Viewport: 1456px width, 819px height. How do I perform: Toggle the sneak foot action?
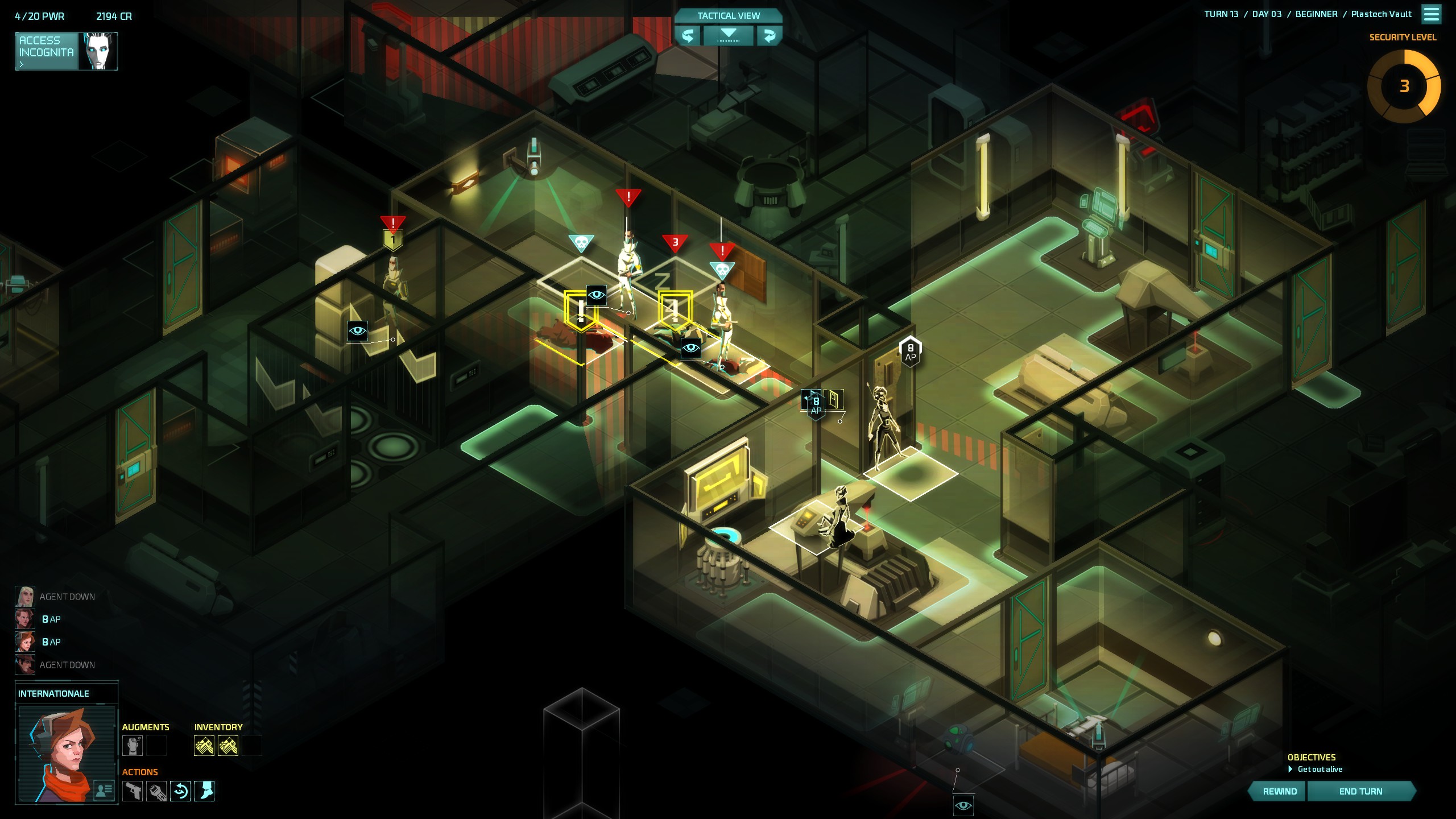[204, 791]
